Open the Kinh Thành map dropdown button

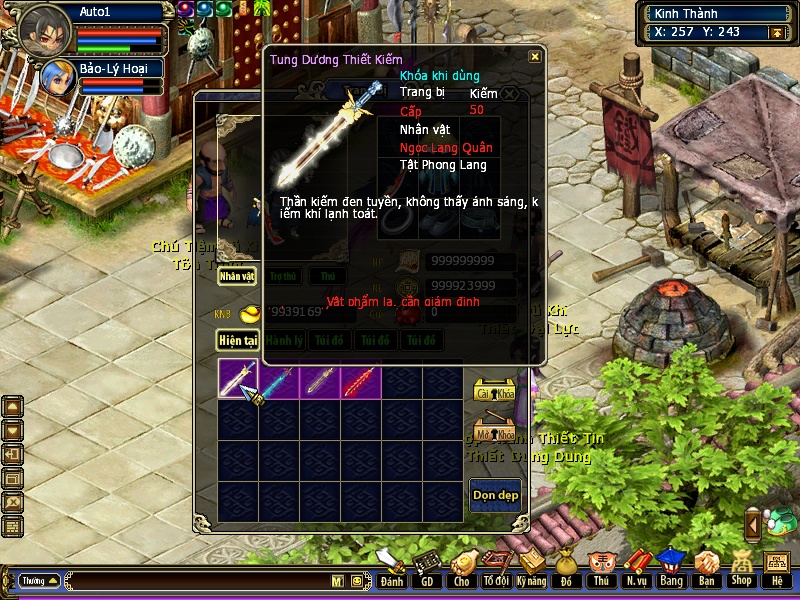click(x=774, y=32)
